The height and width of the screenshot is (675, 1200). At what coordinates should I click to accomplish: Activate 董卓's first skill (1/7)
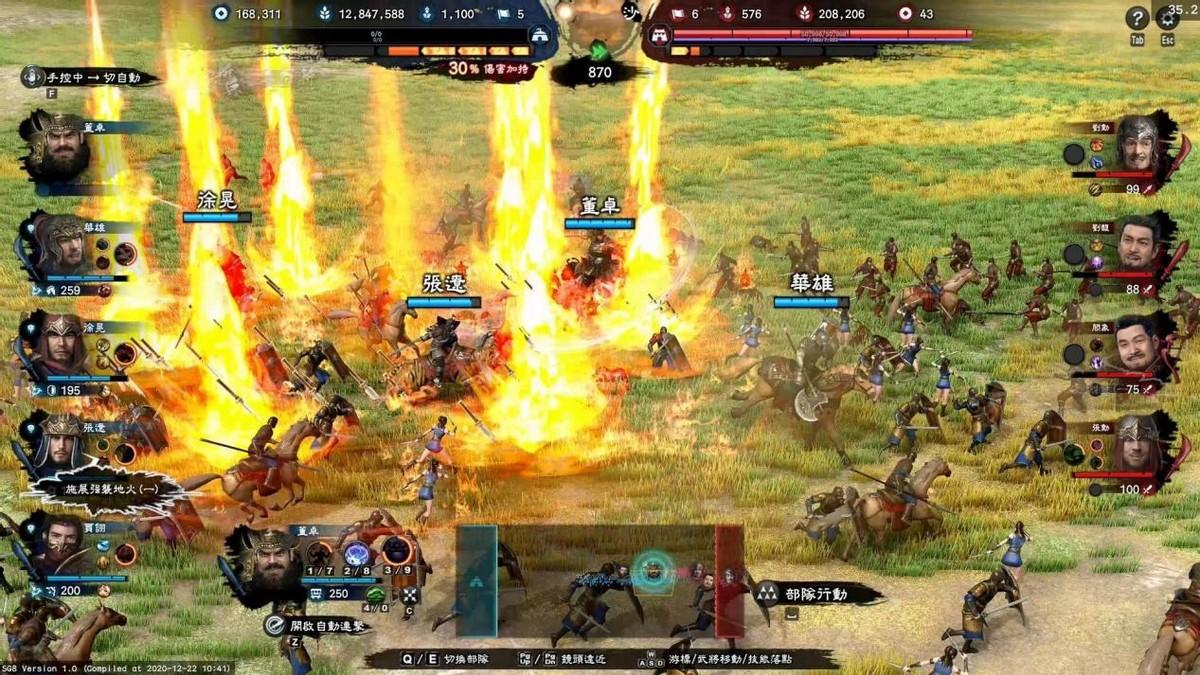tap(320, 553)
